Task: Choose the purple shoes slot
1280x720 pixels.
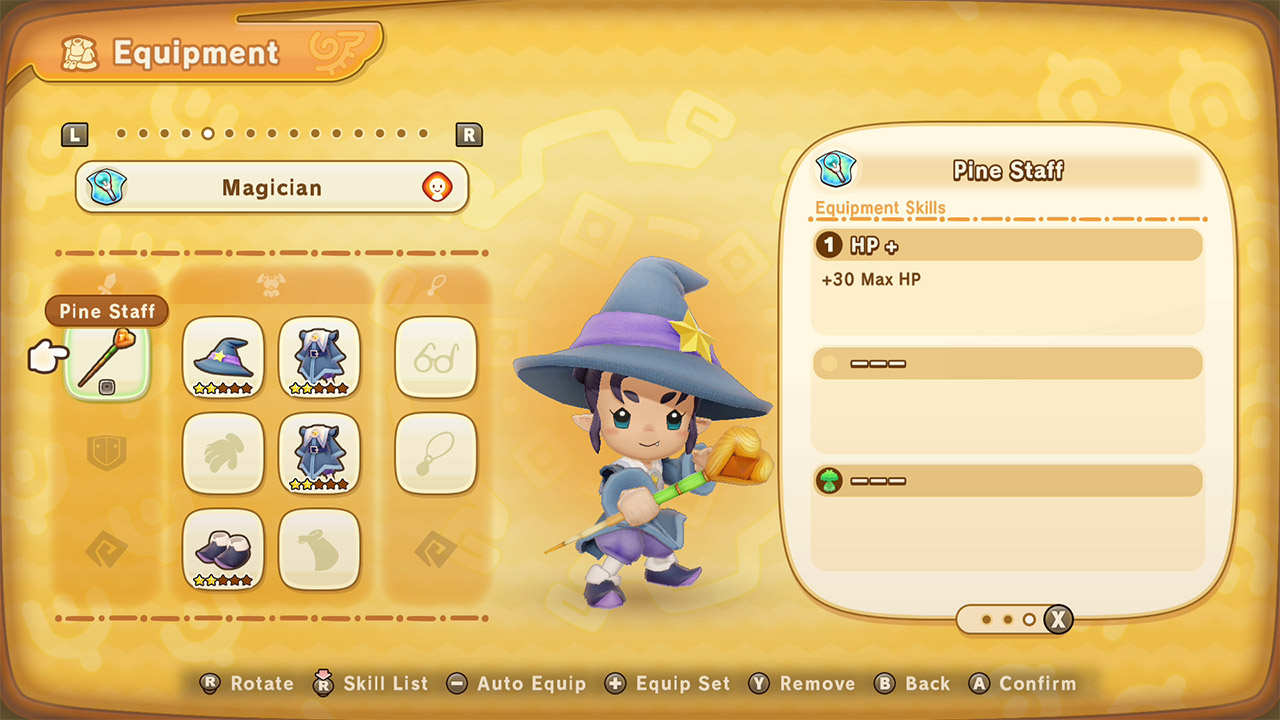Action: pyautogui.click(x=223, y=549)
